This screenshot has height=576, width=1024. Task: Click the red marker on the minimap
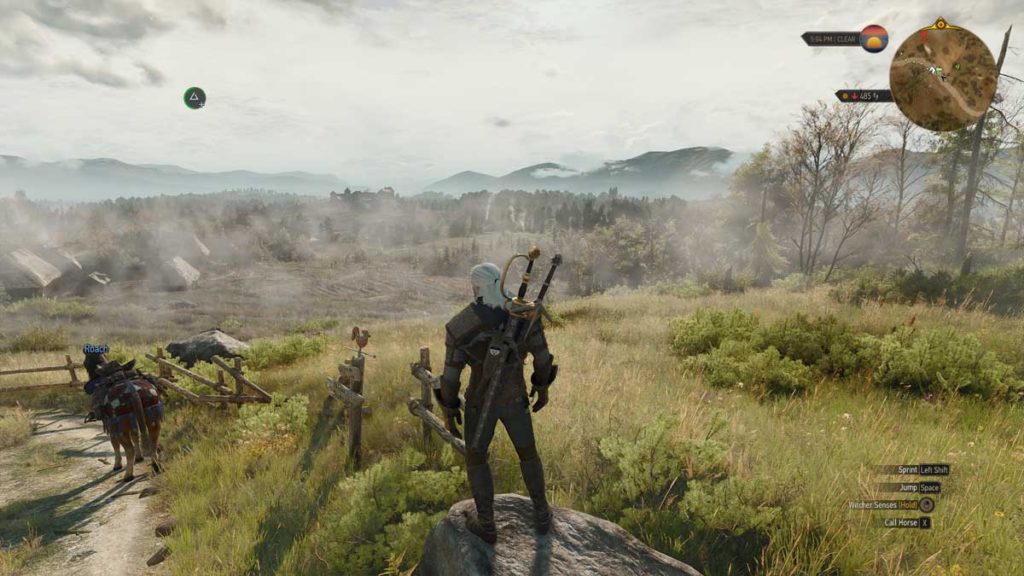click(924, 36)
